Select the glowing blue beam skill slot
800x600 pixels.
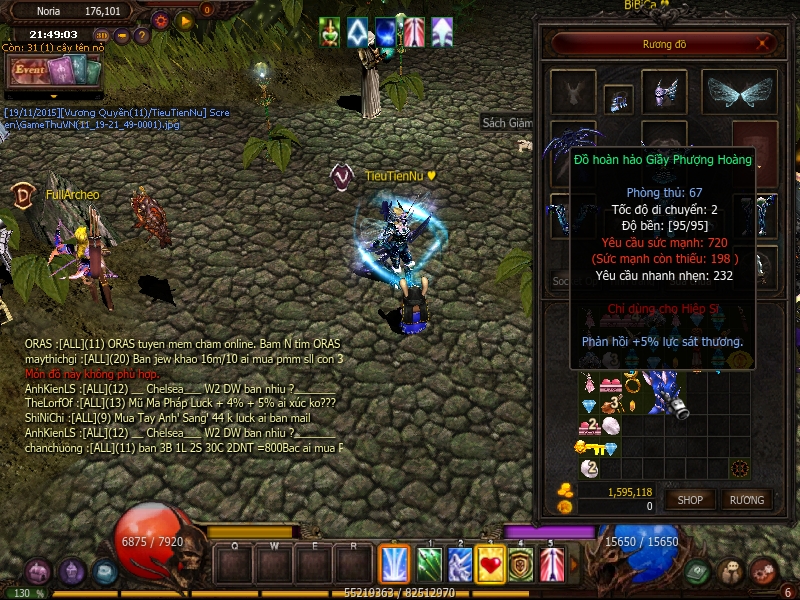(x=394, y=564)
